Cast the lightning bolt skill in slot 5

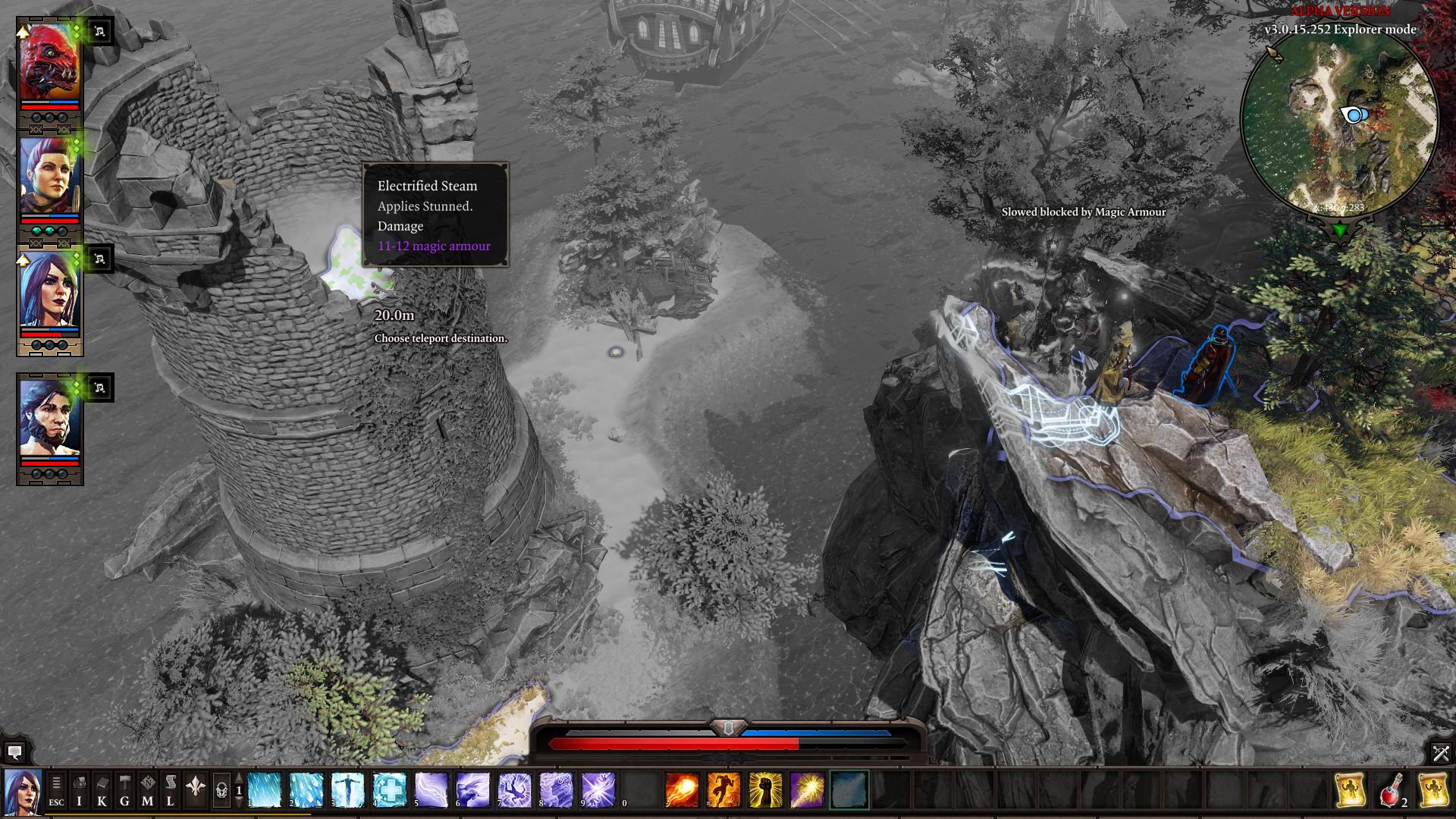click(431, 790)
